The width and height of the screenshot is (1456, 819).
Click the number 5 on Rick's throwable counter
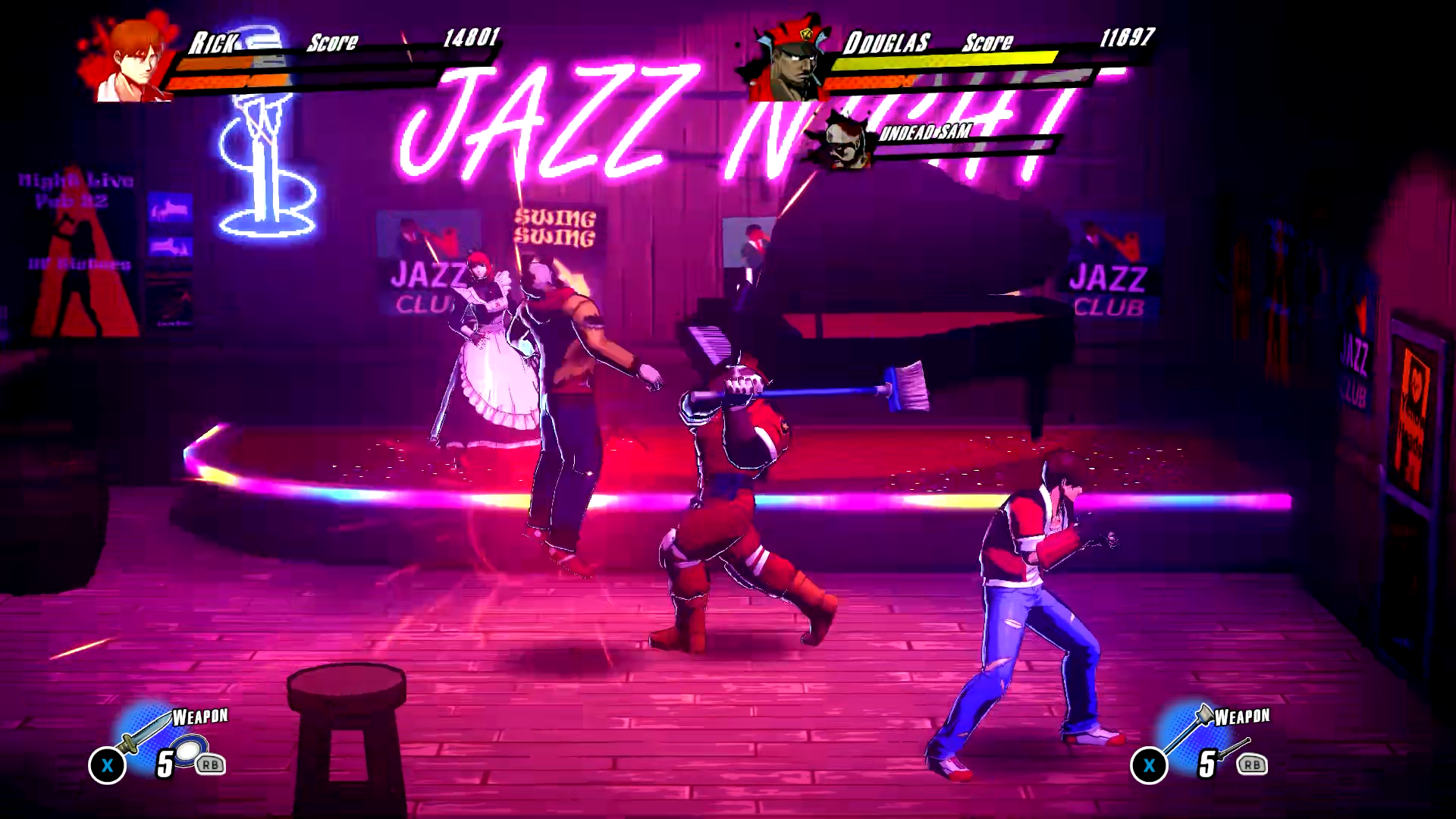click(164, 763)
